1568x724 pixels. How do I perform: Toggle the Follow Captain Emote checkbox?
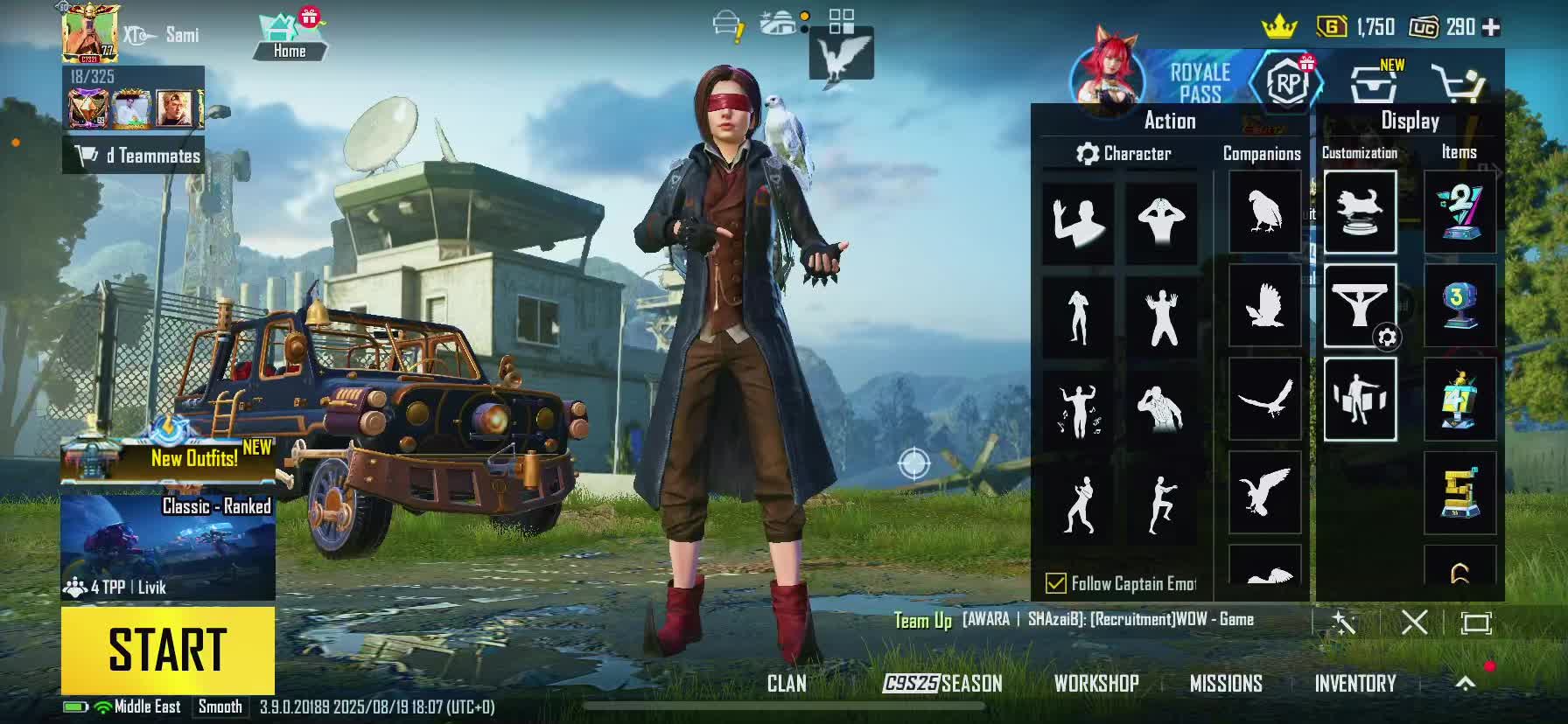pyautogui.click(x=1056, y=583)
